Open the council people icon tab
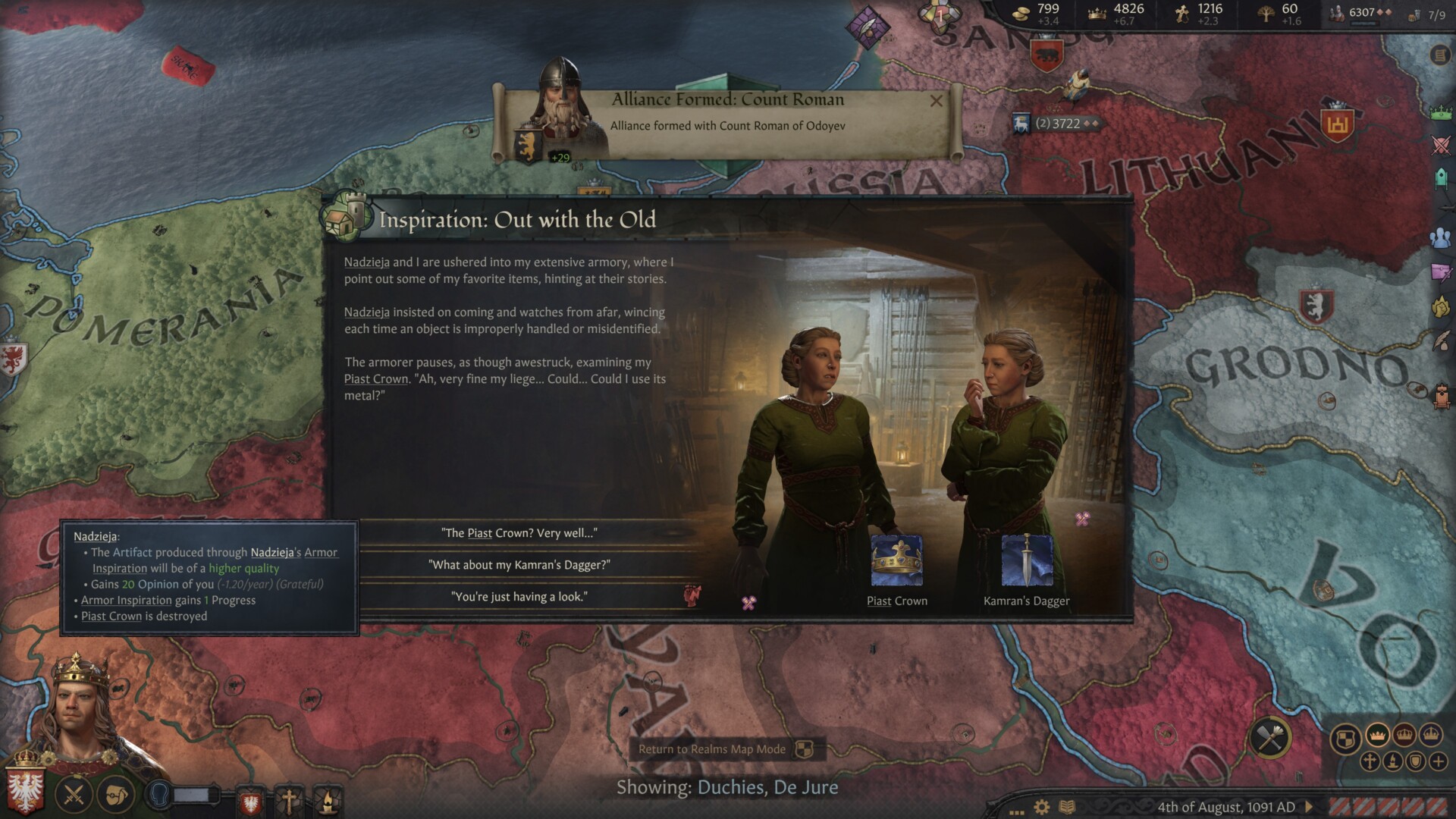Viewport: 1456px width, 819px height. click(x=1441, y=237)
